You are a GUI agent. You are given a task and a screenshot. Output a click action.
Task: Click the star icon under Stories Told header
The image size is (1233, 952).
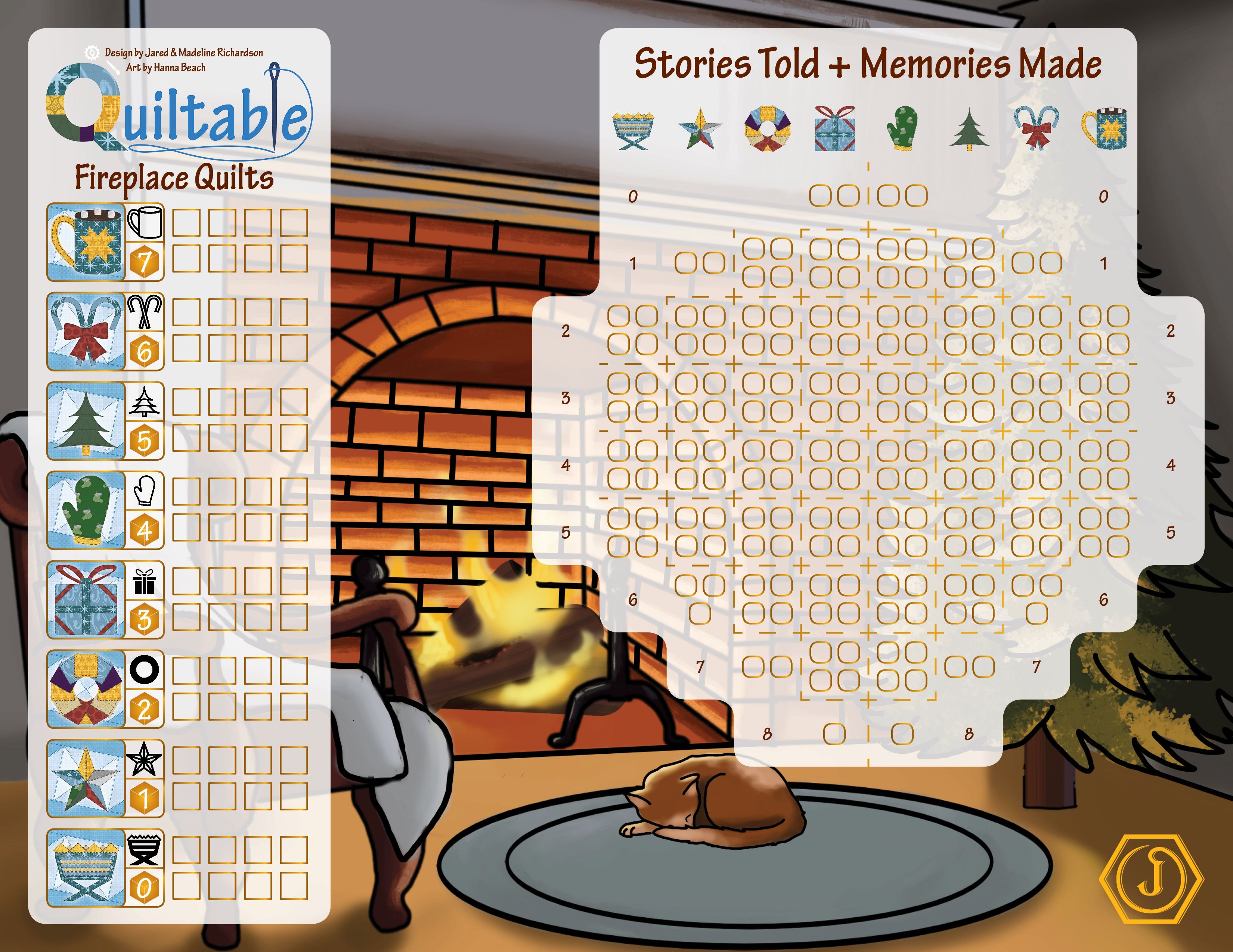[700, 129]
